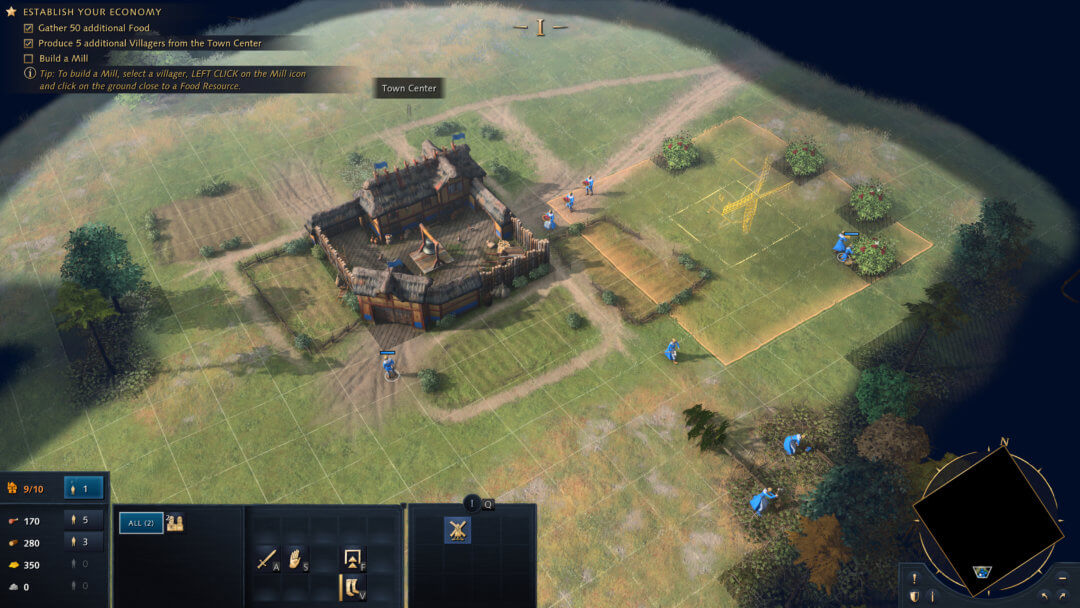Screen dimensions: 1080x608
Task: Click the vertical line button beside the shield
Action: [932, 596]
